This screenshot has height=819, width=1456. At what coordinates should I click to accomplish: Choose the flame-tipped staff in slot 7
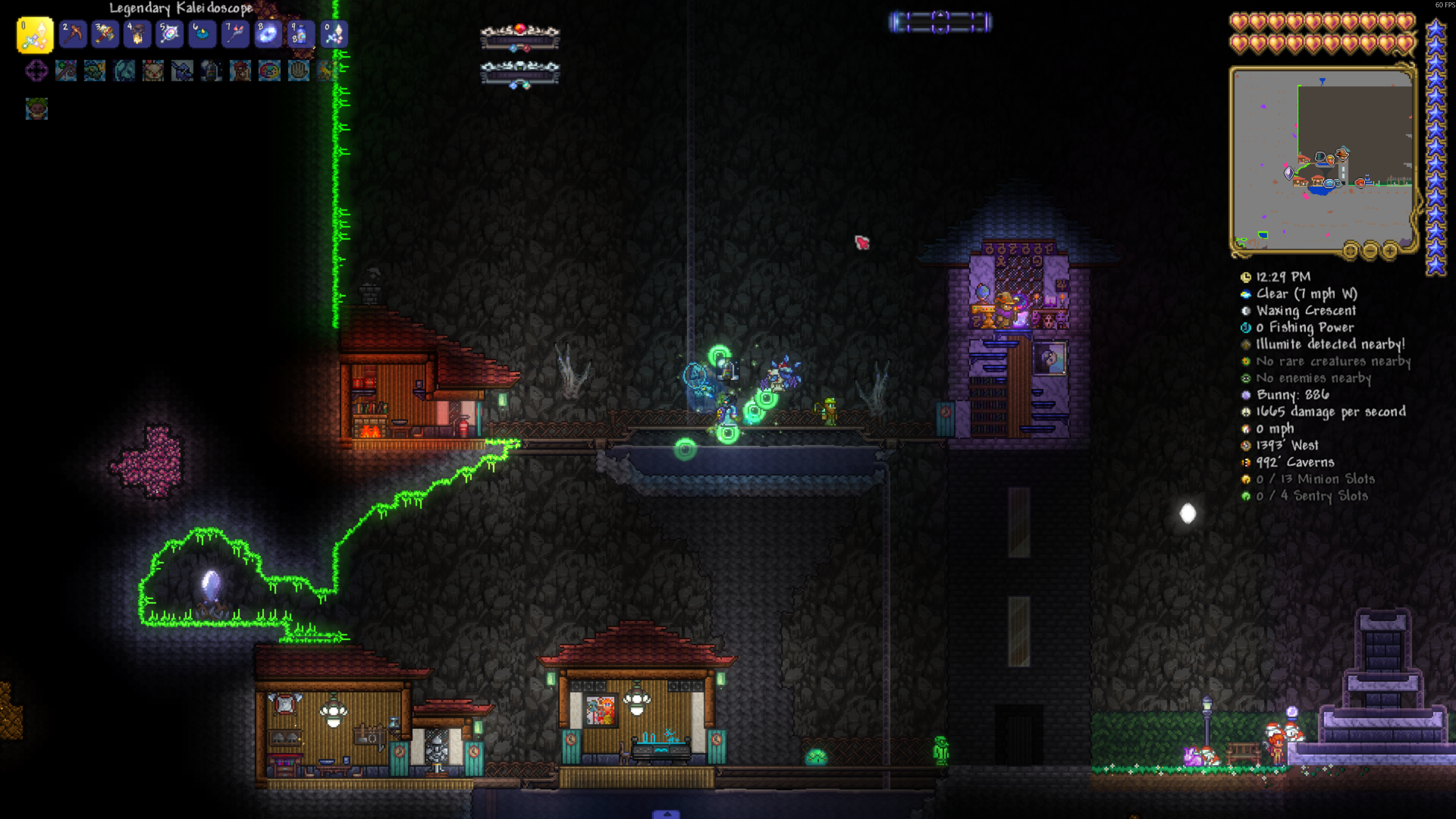235,35
